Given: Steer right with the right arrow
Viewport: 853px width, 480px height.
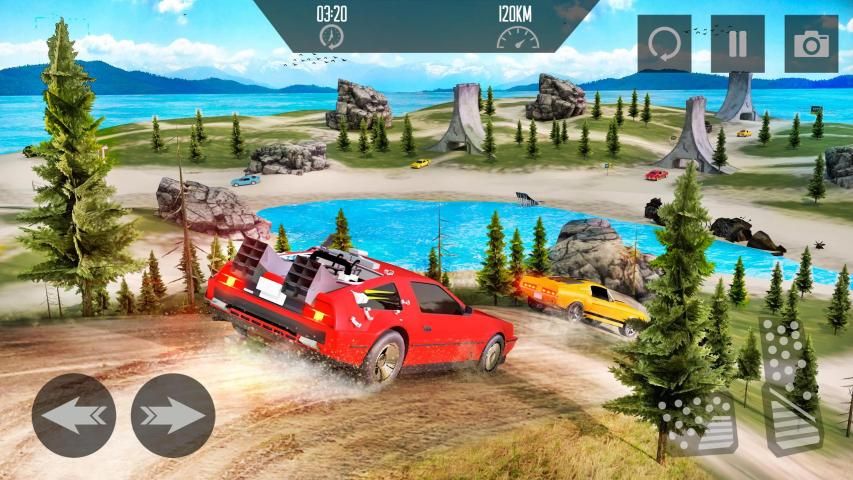Looking at the screenshot, I should point(173,415).
